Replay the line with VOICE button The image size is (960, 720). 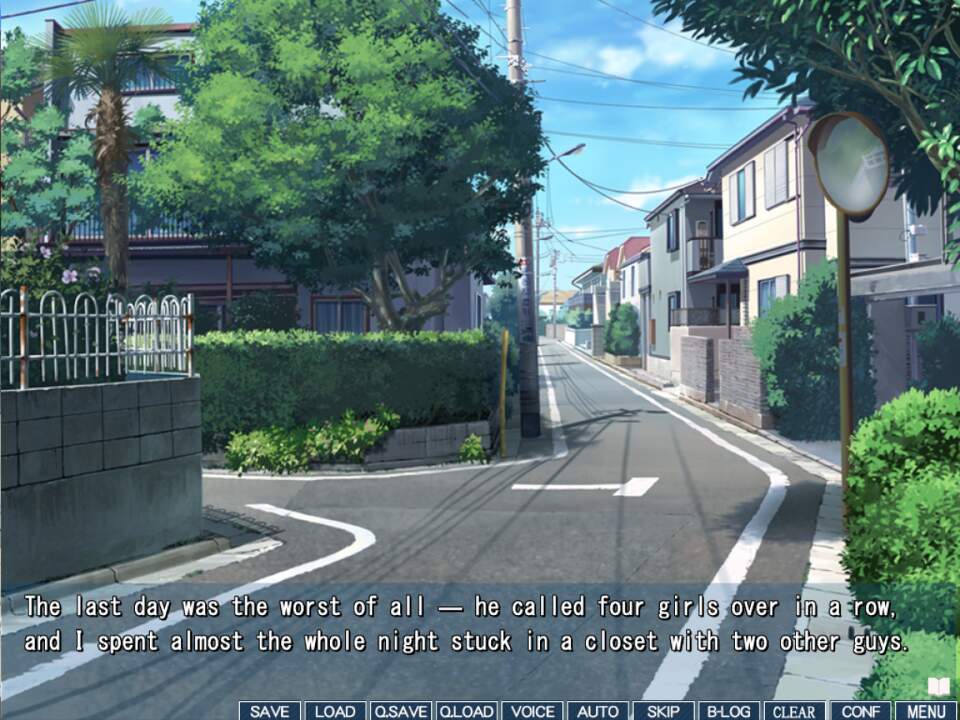pyautogui.click(x=532, y=711)
